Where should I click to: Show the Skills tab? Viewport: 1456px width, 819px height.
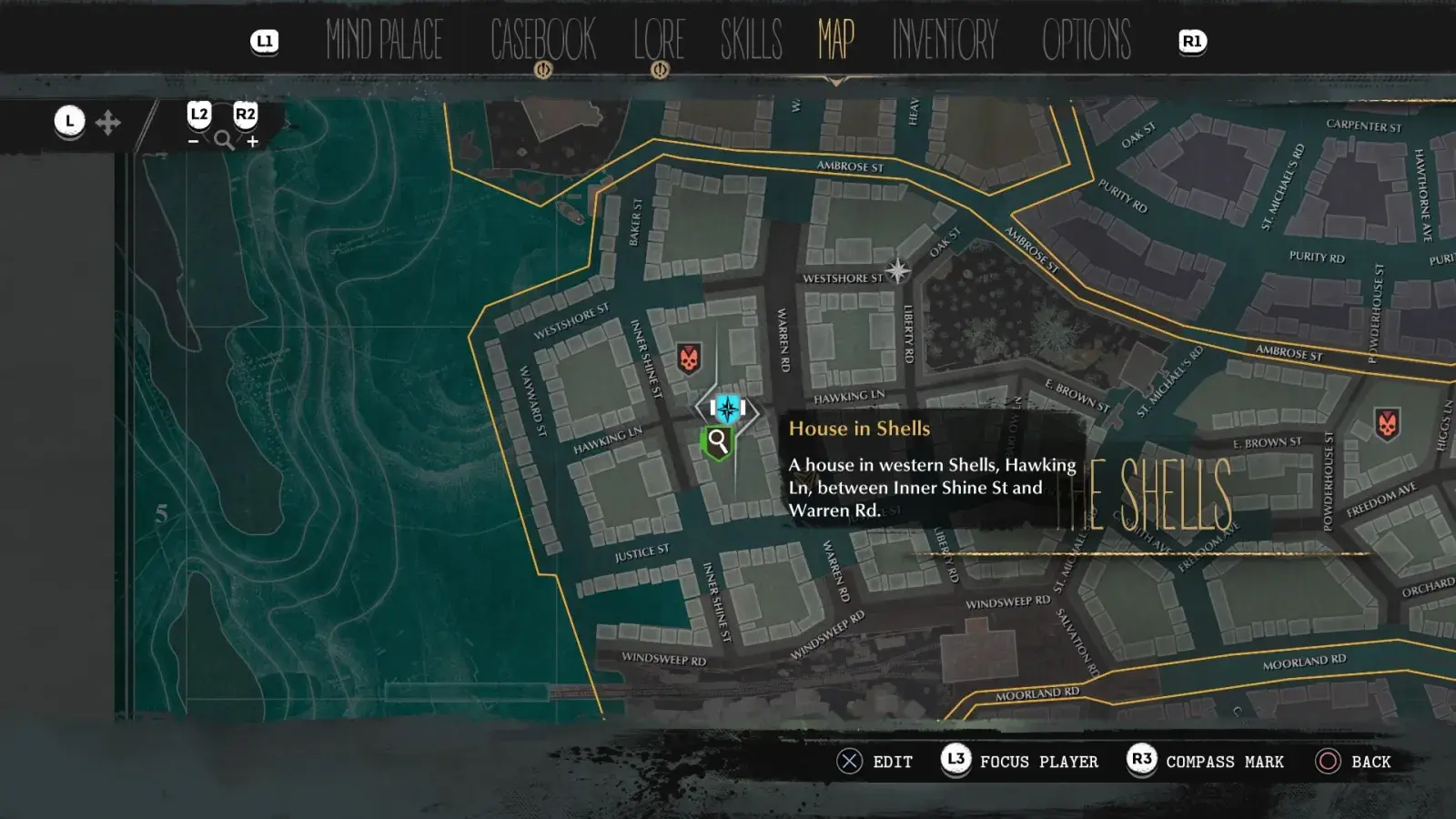751,40
